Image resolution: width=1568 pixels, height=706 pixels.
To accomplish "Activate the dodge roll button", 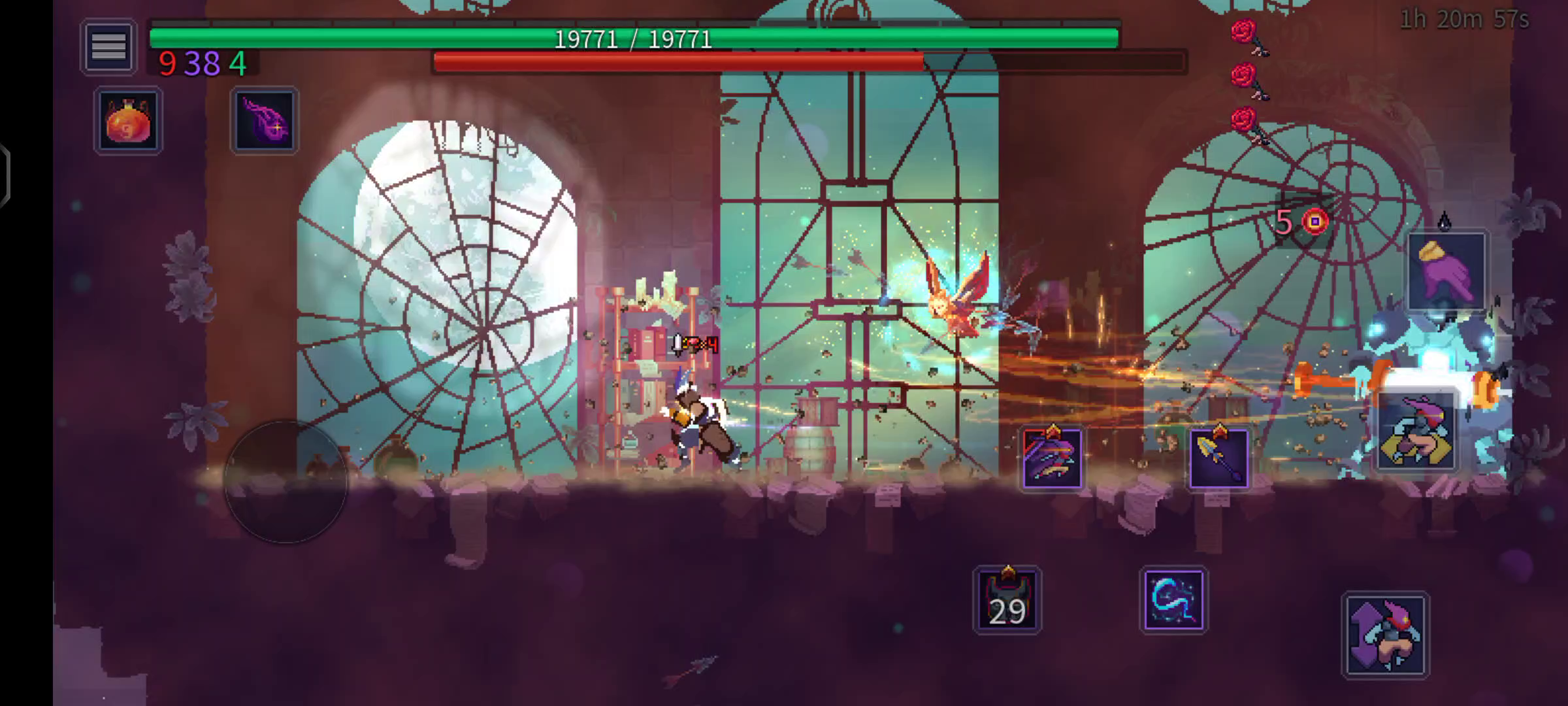I will 1416,431.
